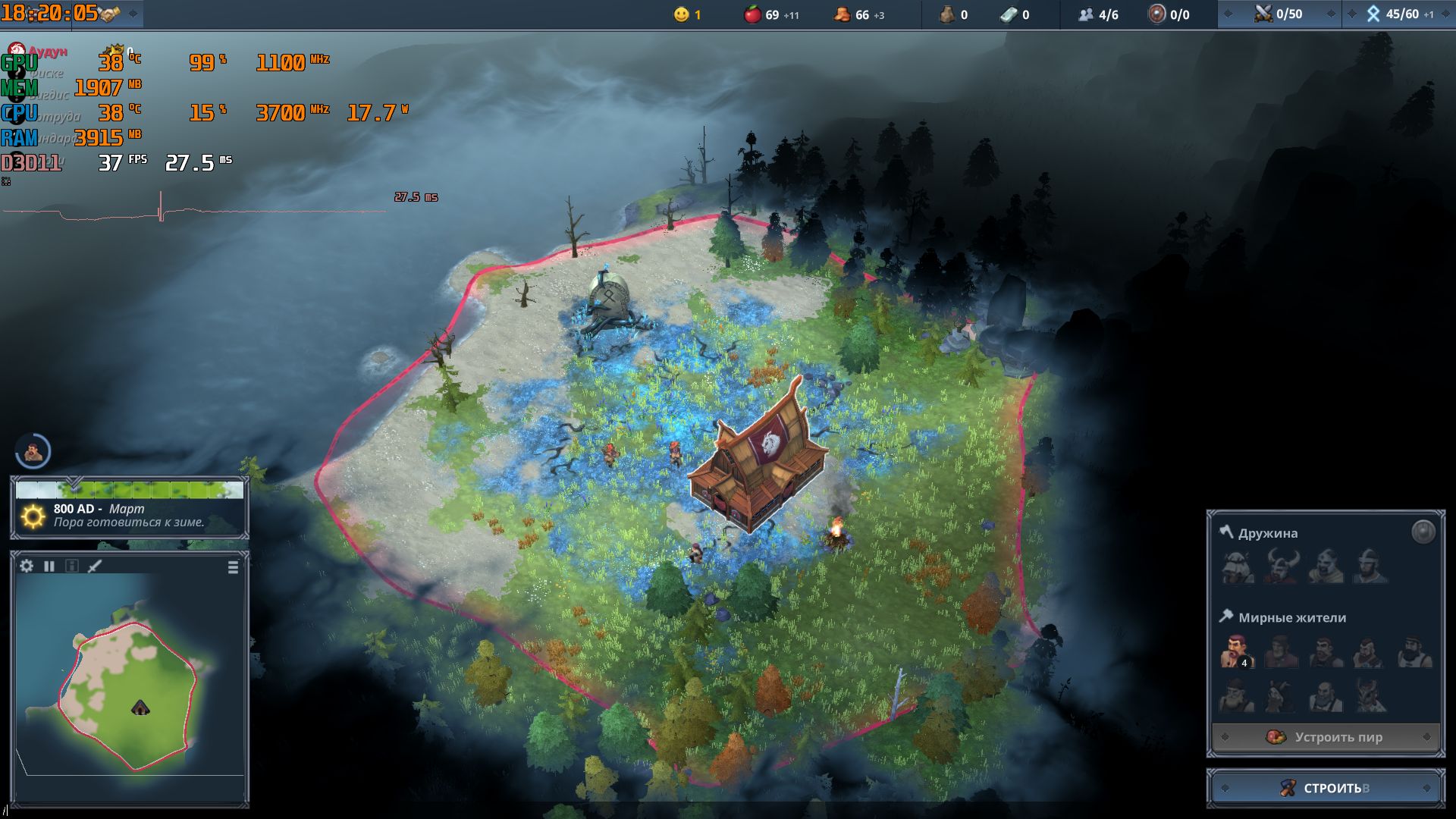Screen dimensions: 1456x819
Task: Click the info icon above the minimap
Action: (x=72, y=566)
